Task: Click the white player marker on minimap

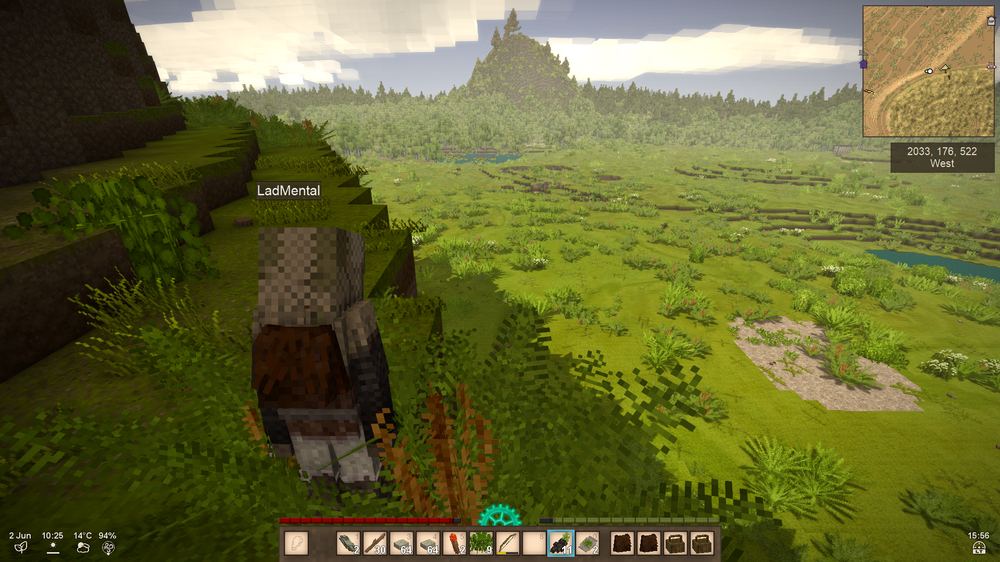Action: click(929, 71)
